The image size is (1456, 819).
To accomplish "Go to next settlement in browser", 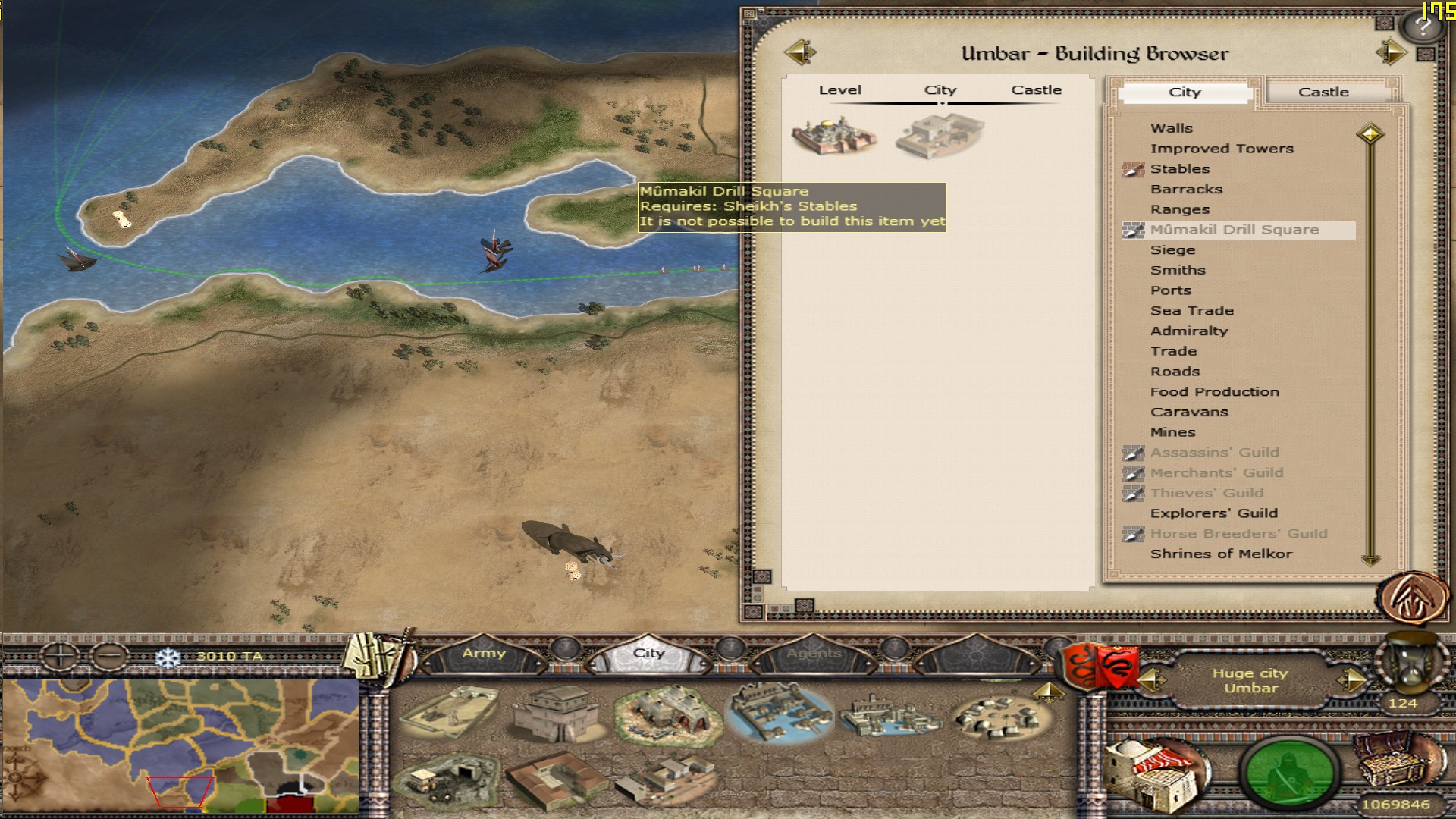I will 1392,52.
